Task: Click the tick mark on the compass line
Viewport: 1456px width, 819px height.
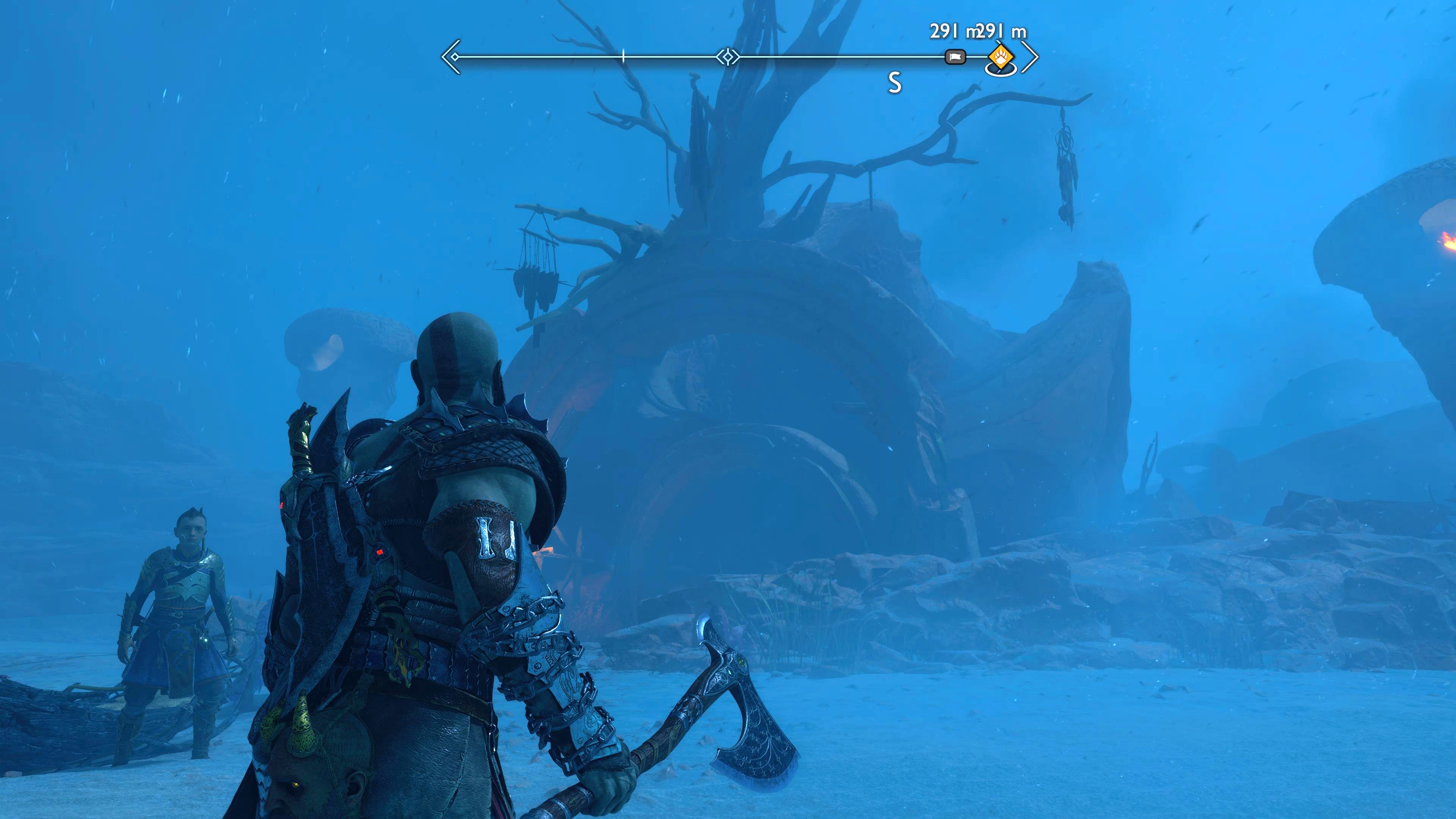Action: [623, 56]
